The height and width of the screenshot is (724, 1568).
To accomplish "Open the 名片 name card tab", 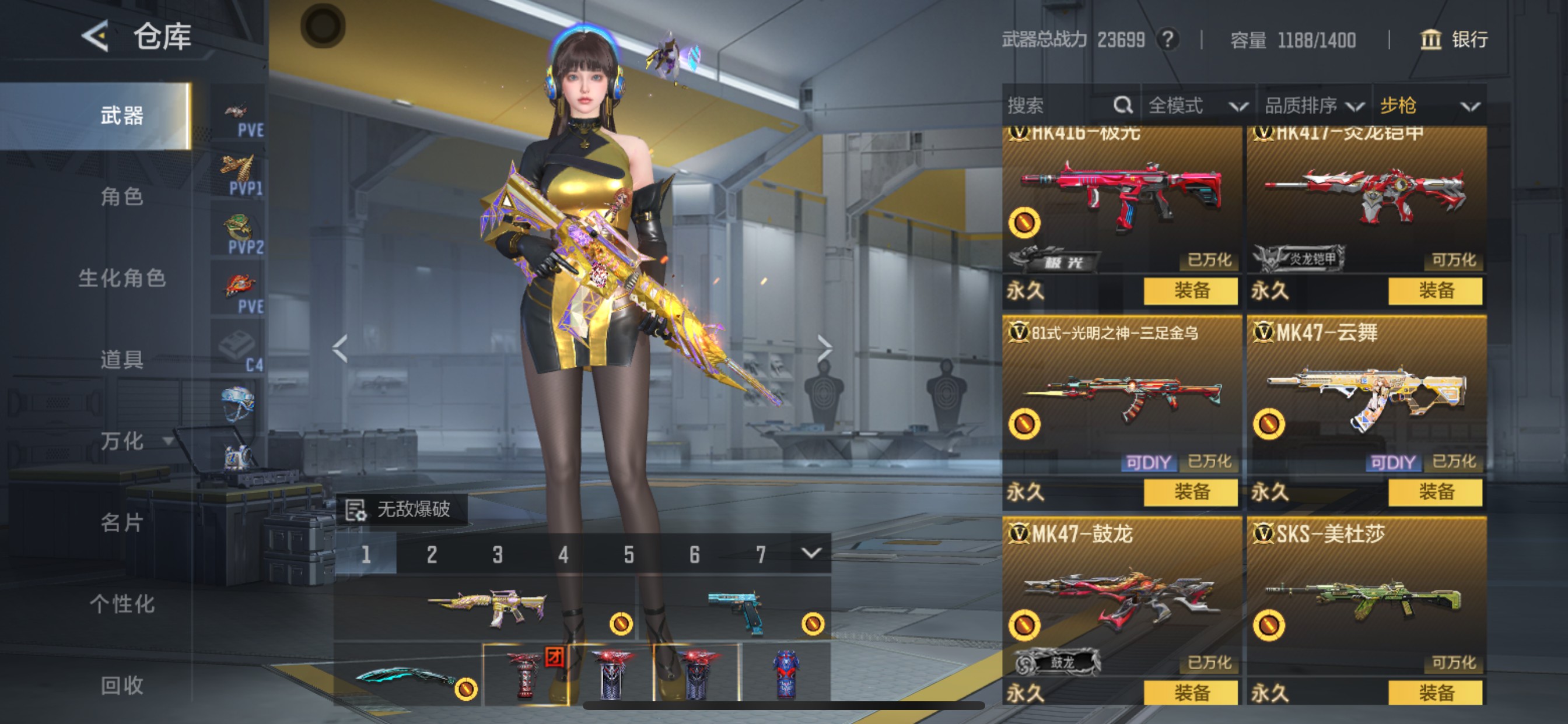I will (x=122, y=523).
